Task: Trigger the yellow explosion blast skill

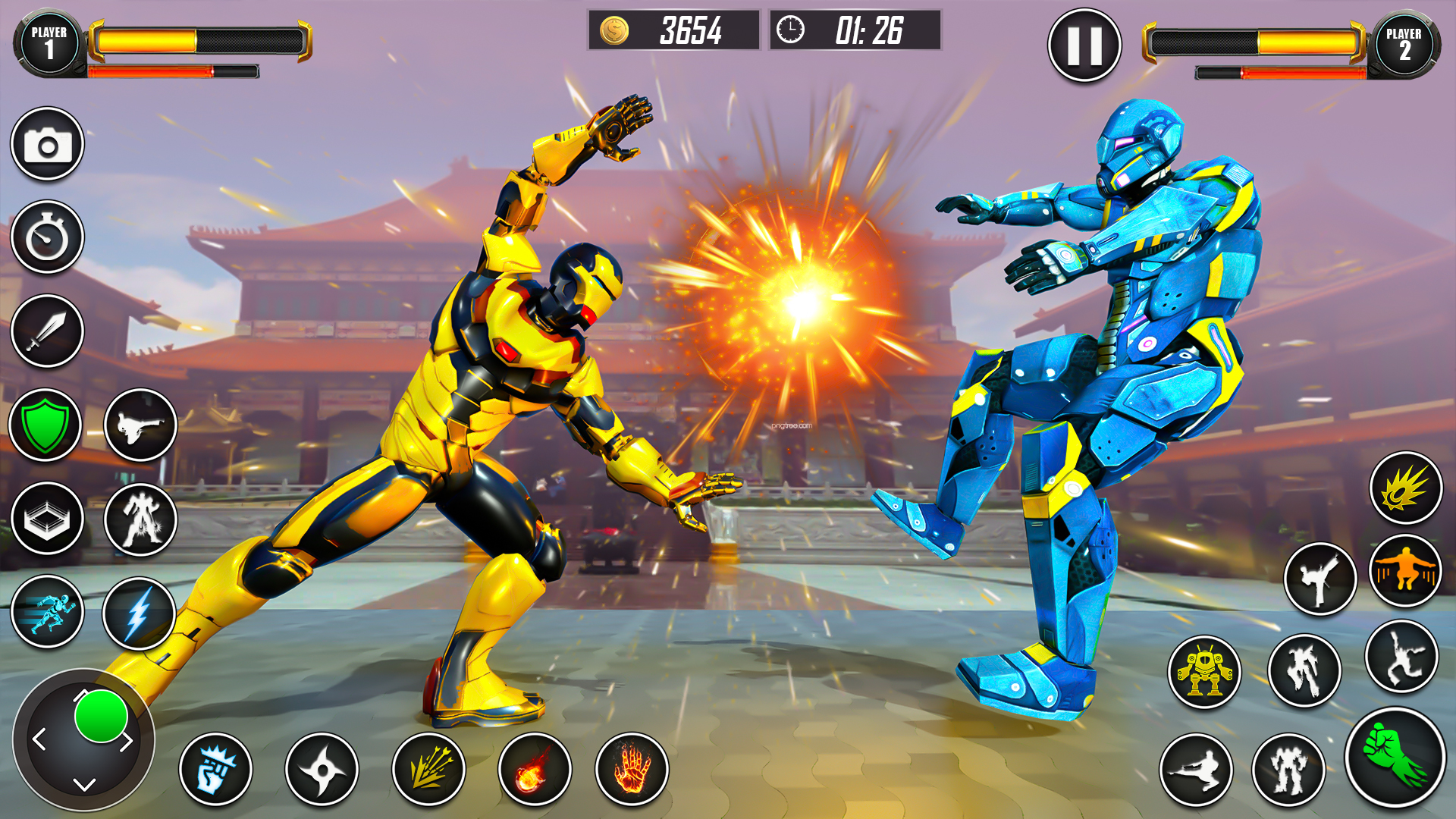Action: pyautogui.click(x=1405, y=488)
